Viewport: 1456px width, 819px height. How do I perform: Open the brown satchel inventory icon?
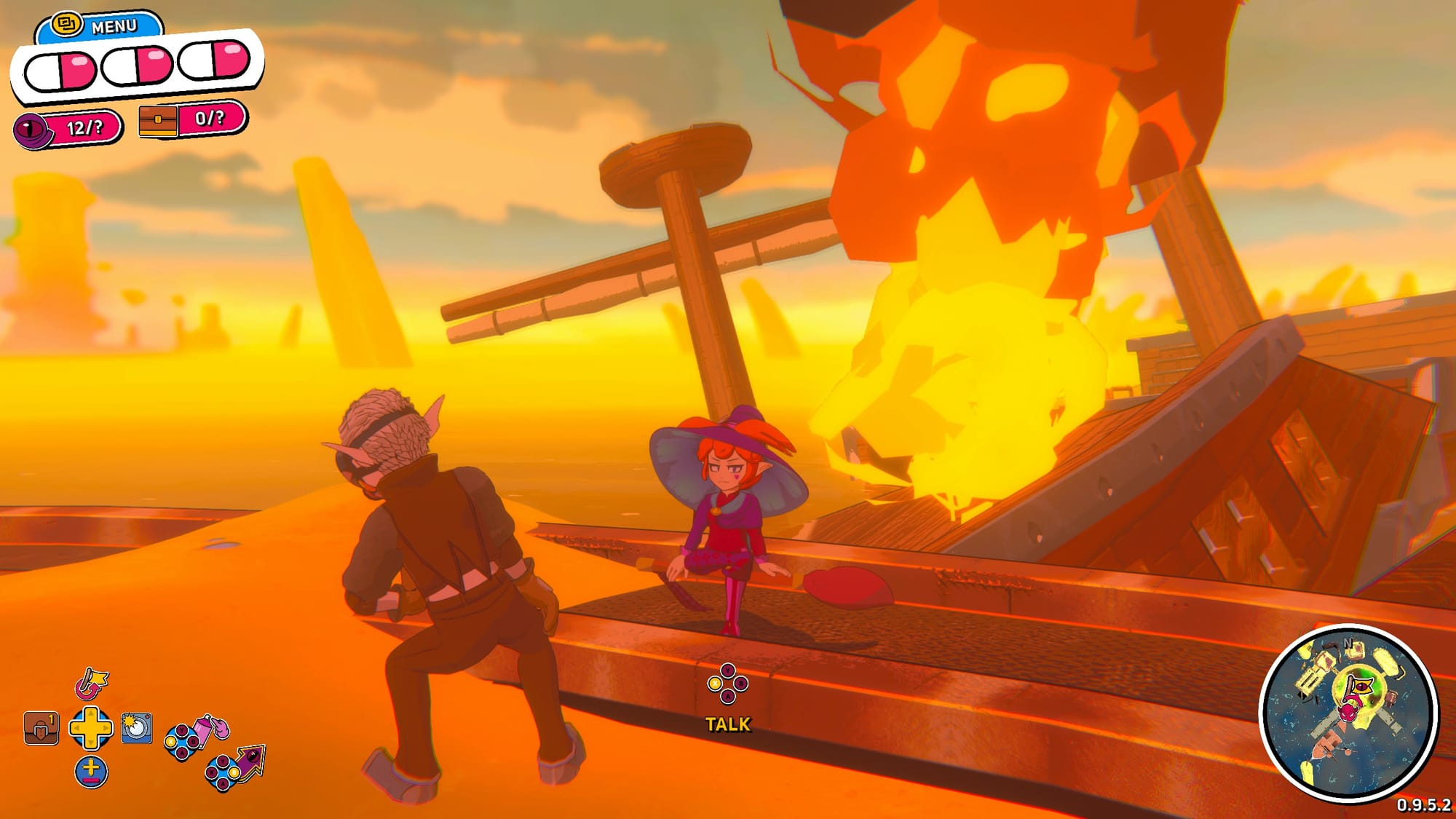tap(41, 728)
